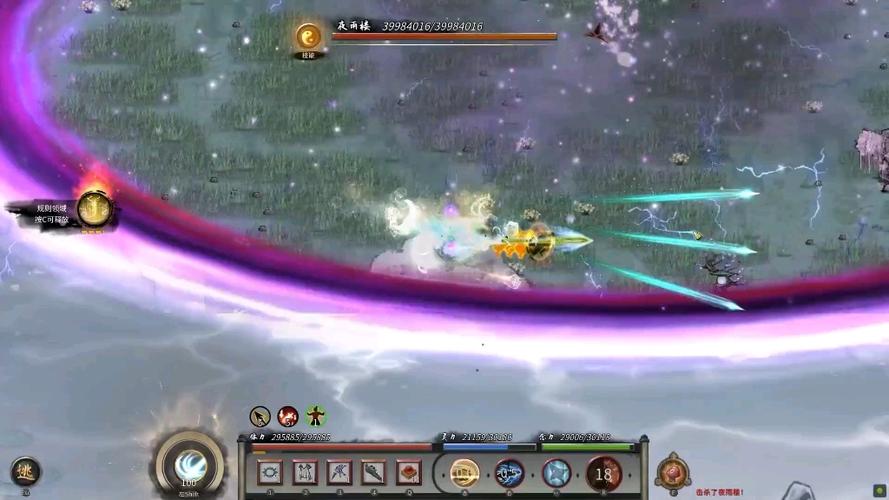Activate the glowing golden Rule Domain icon
889x500 pixels.
click(x=94, y=209)
